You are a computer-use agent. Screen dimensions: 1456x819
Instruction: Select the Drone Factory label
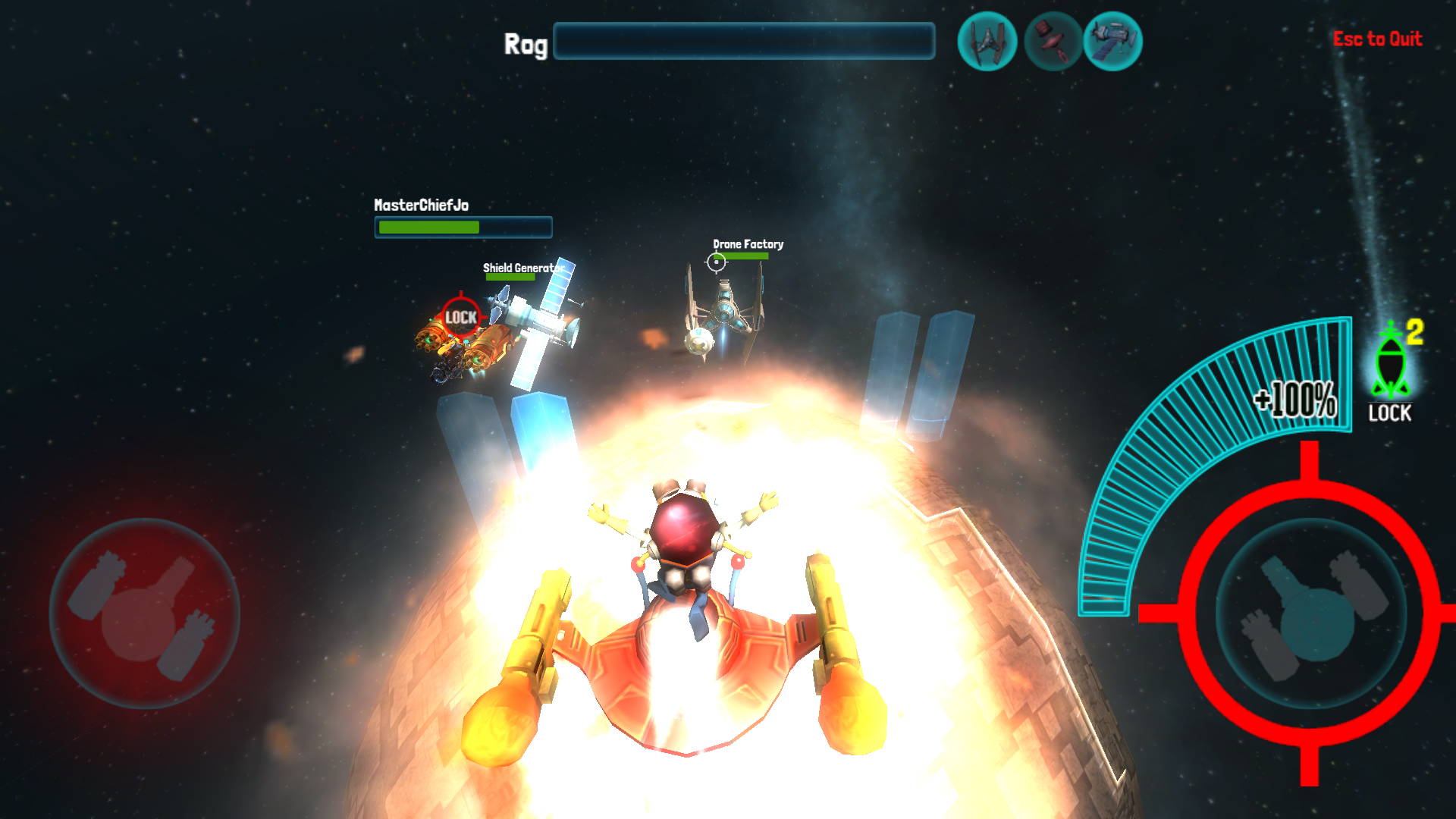[x=748, y=244]
